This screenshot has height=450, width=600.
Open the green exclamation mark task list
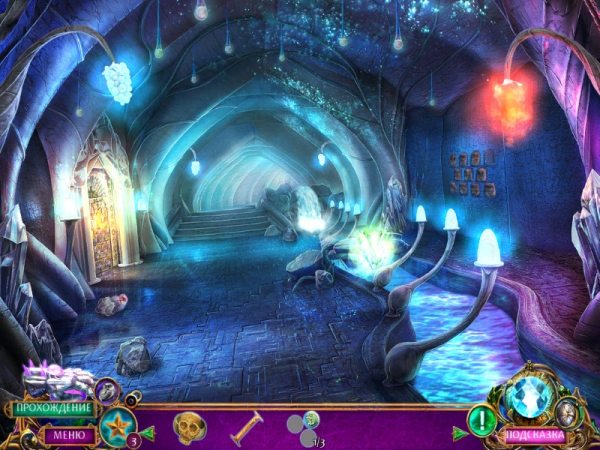(x=483, y=420)
